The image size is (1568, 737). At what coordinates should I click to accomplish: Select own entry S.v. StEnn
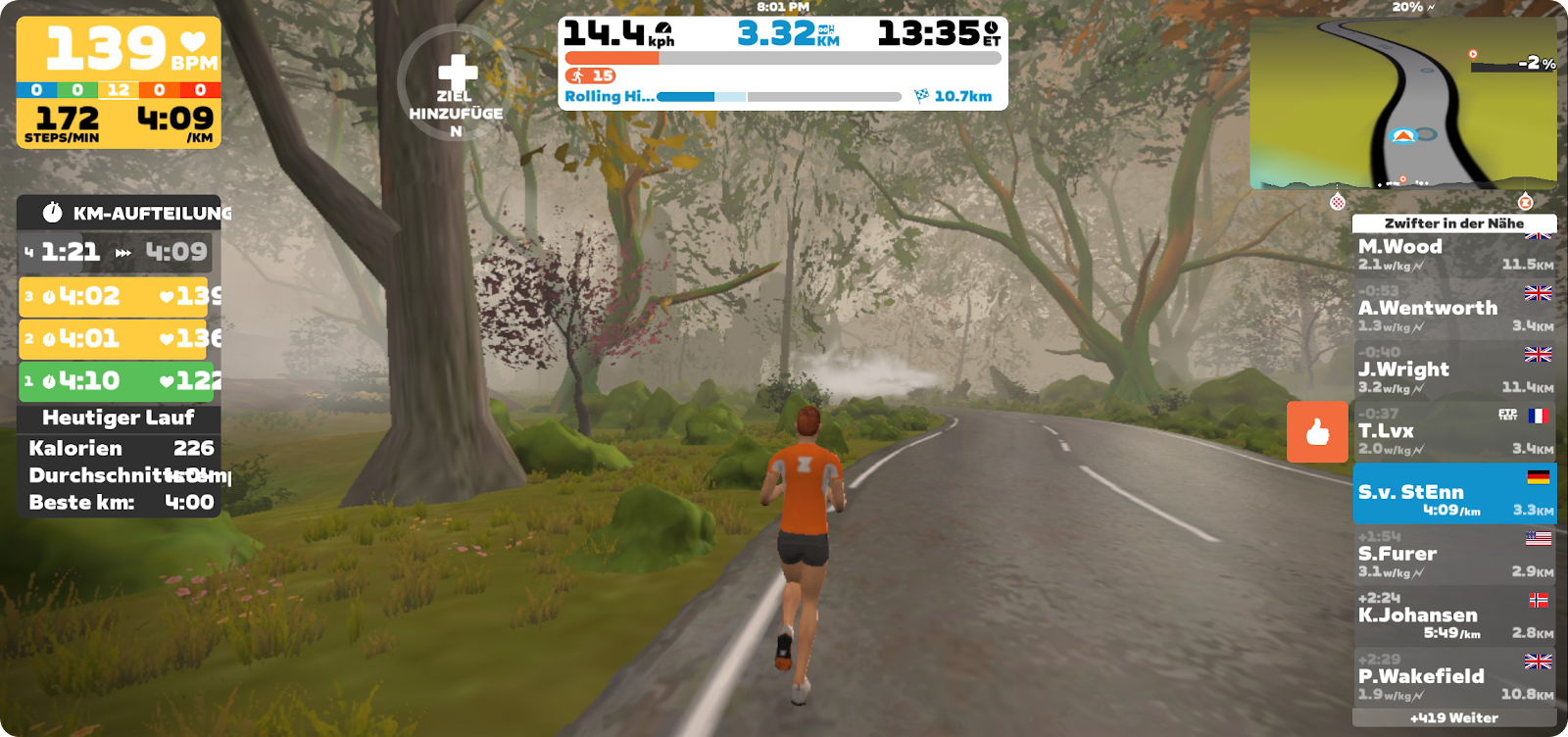pos(1453,495)
